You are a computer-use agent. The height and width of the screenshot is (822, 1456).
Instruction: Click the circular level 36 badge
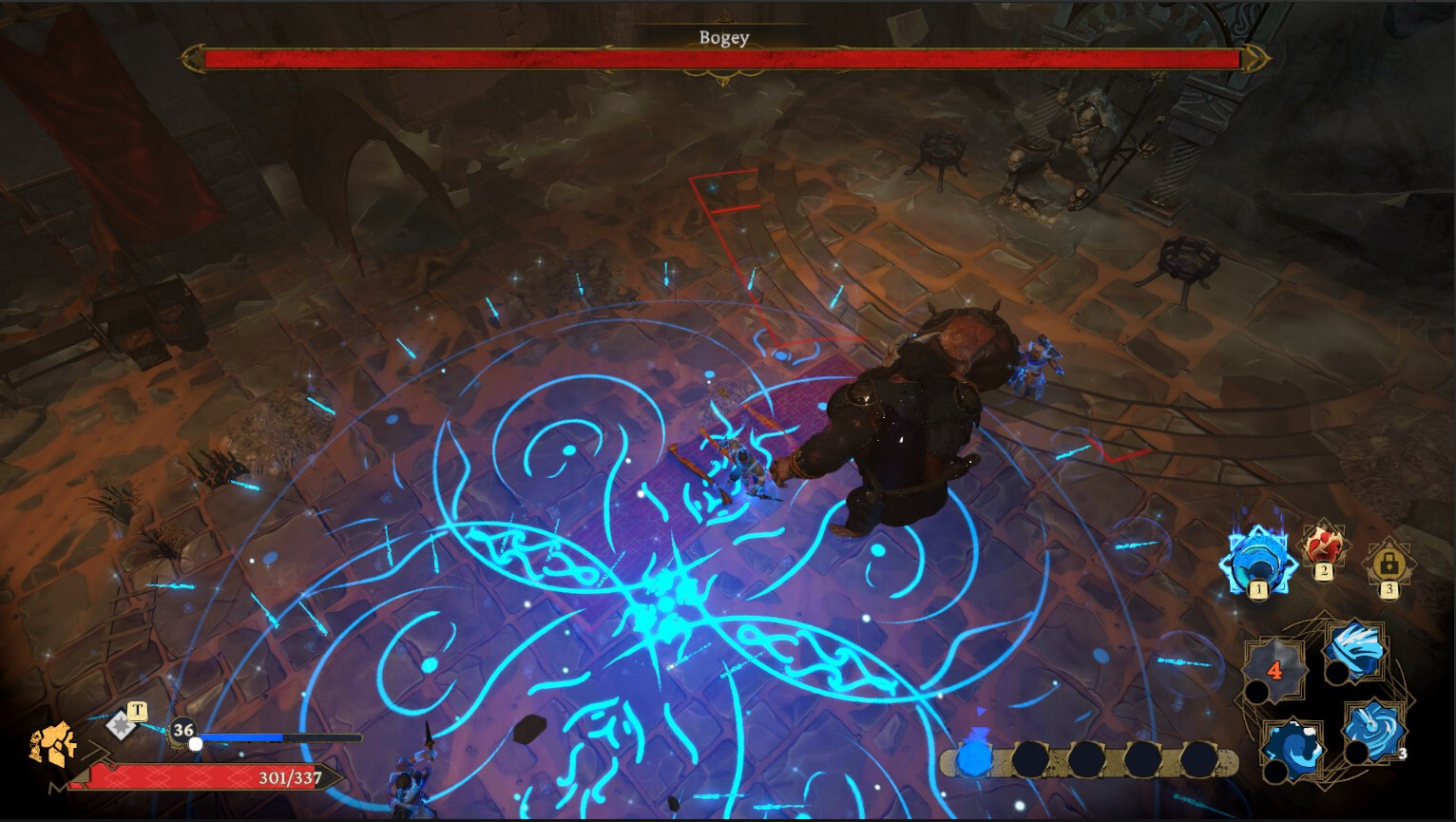click(x=182, y=730)
